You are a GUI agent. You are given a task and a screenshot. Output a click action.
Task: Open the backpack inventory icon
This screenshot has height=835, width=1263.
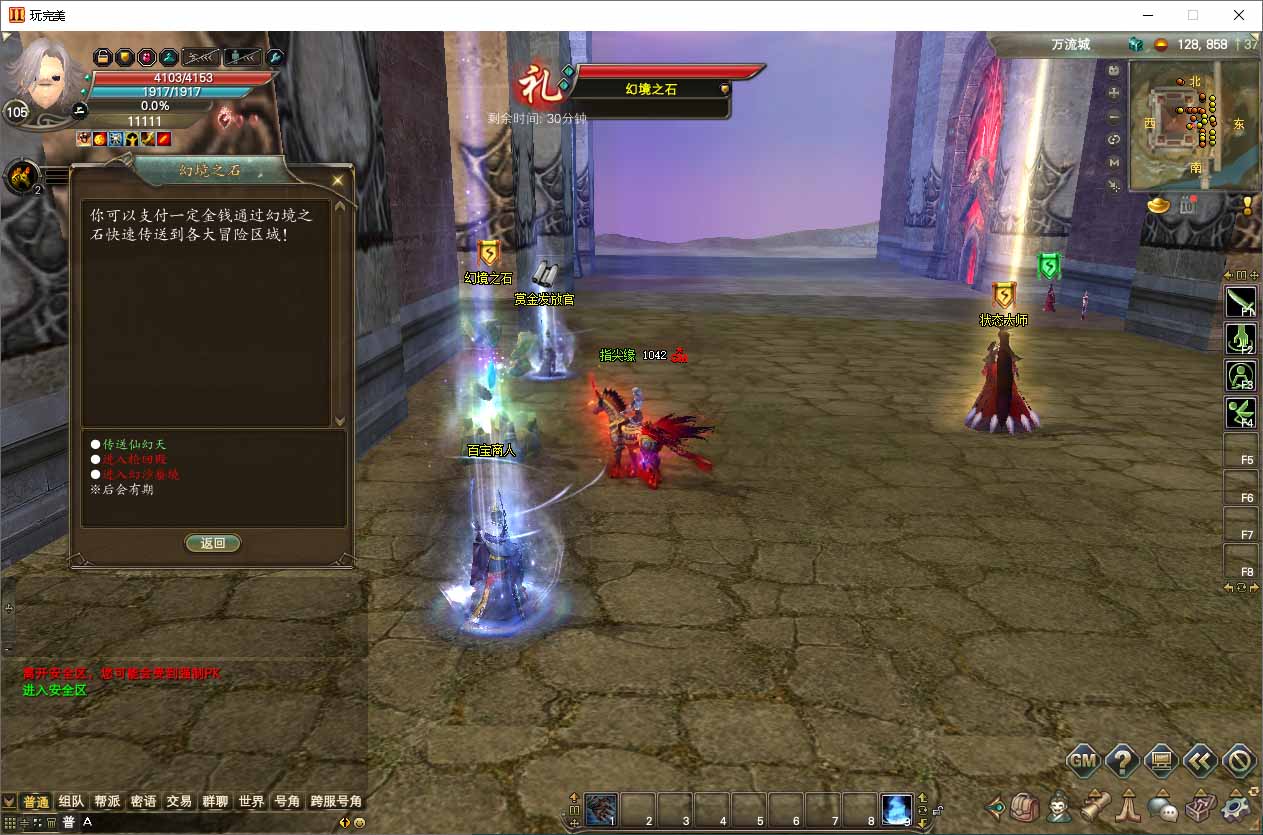[x=1025, y=806]
